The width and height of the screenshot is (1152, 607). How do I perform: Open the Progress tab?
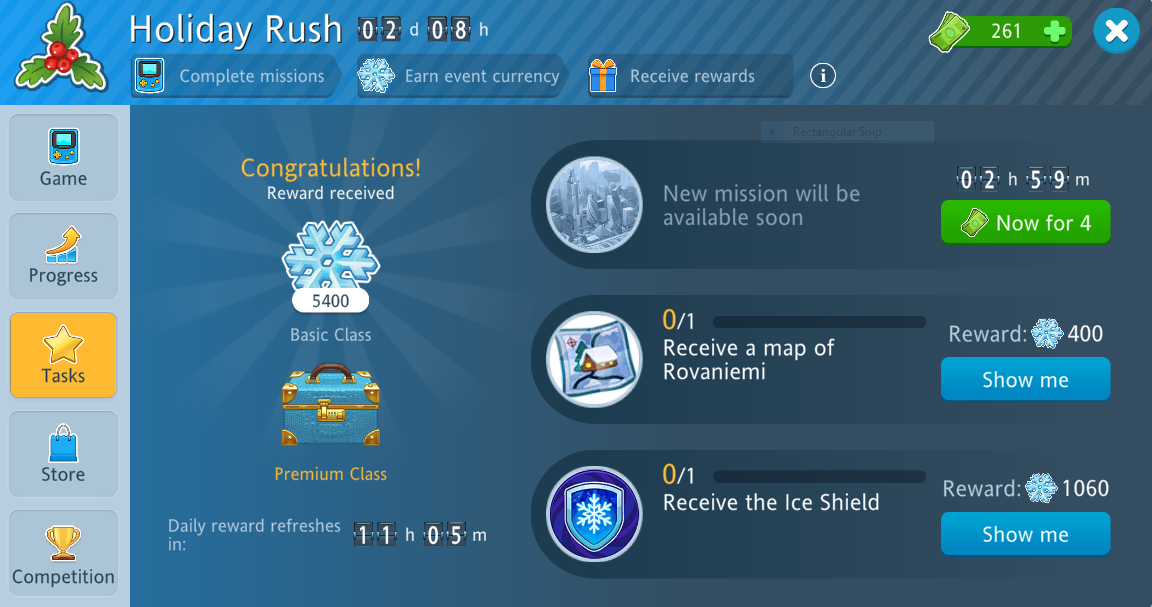pos(63,256)
